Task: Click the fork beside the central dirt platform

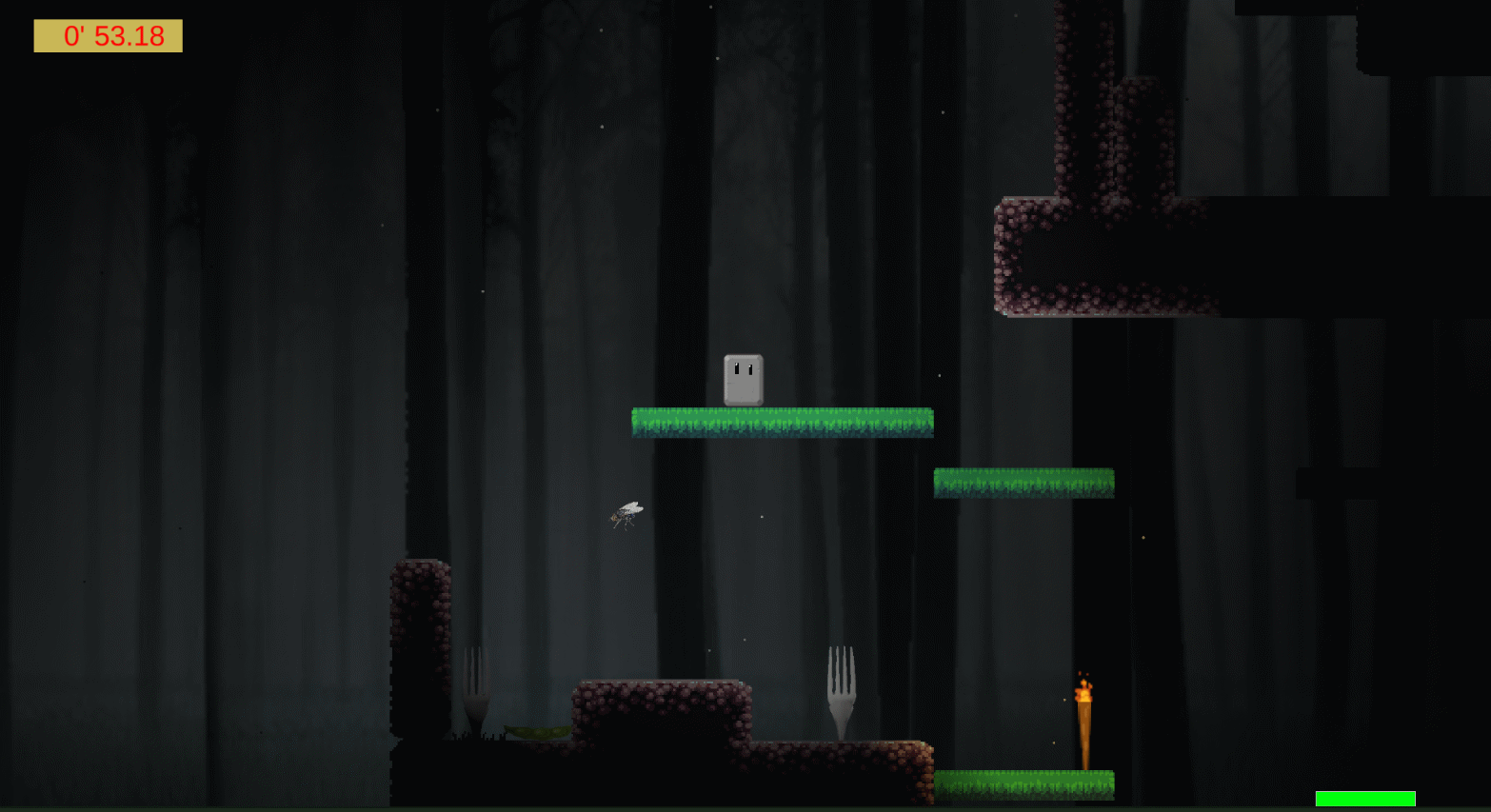Action: 841,685
